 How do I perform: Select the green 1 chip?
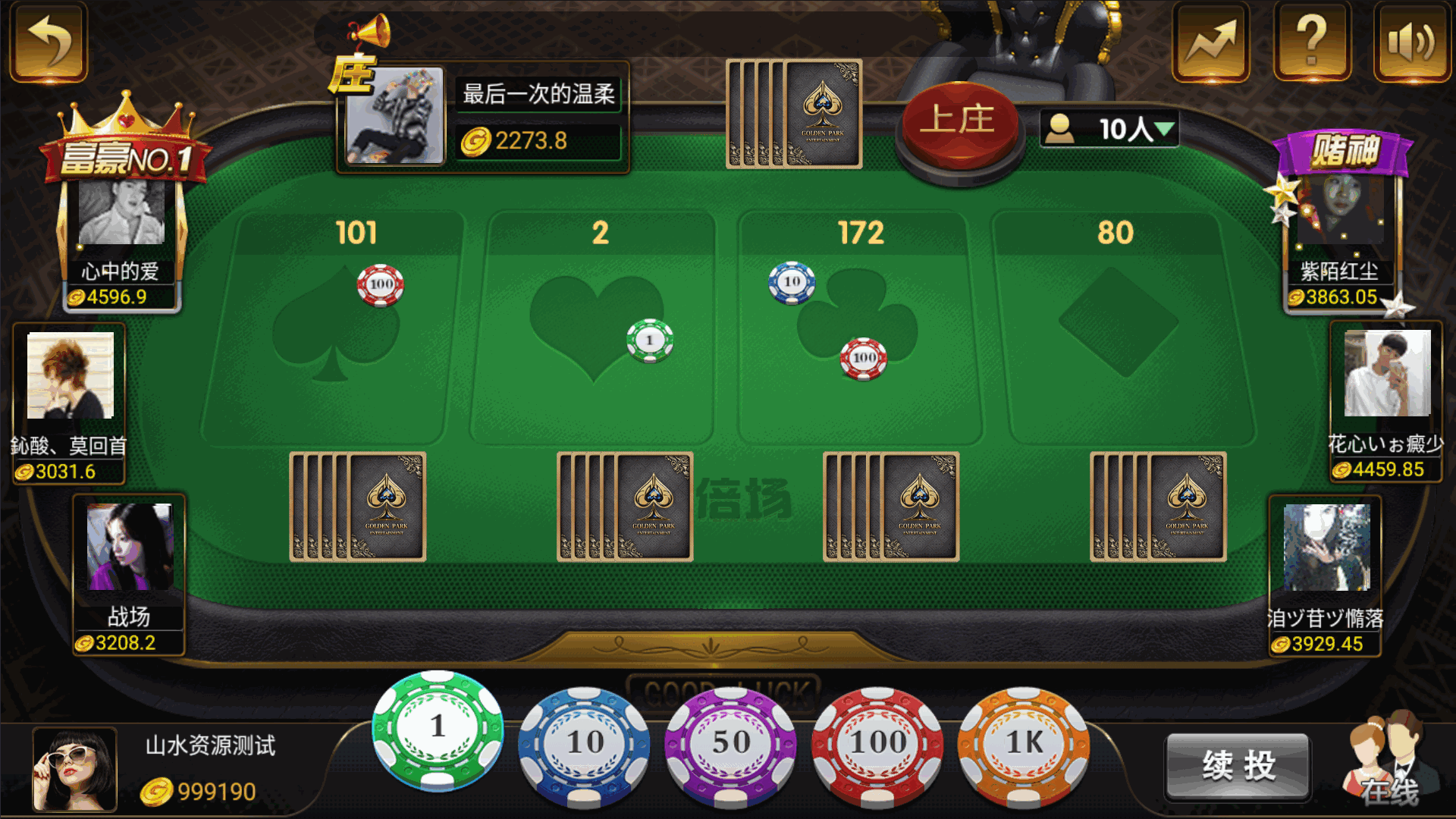tap(438, 730)
